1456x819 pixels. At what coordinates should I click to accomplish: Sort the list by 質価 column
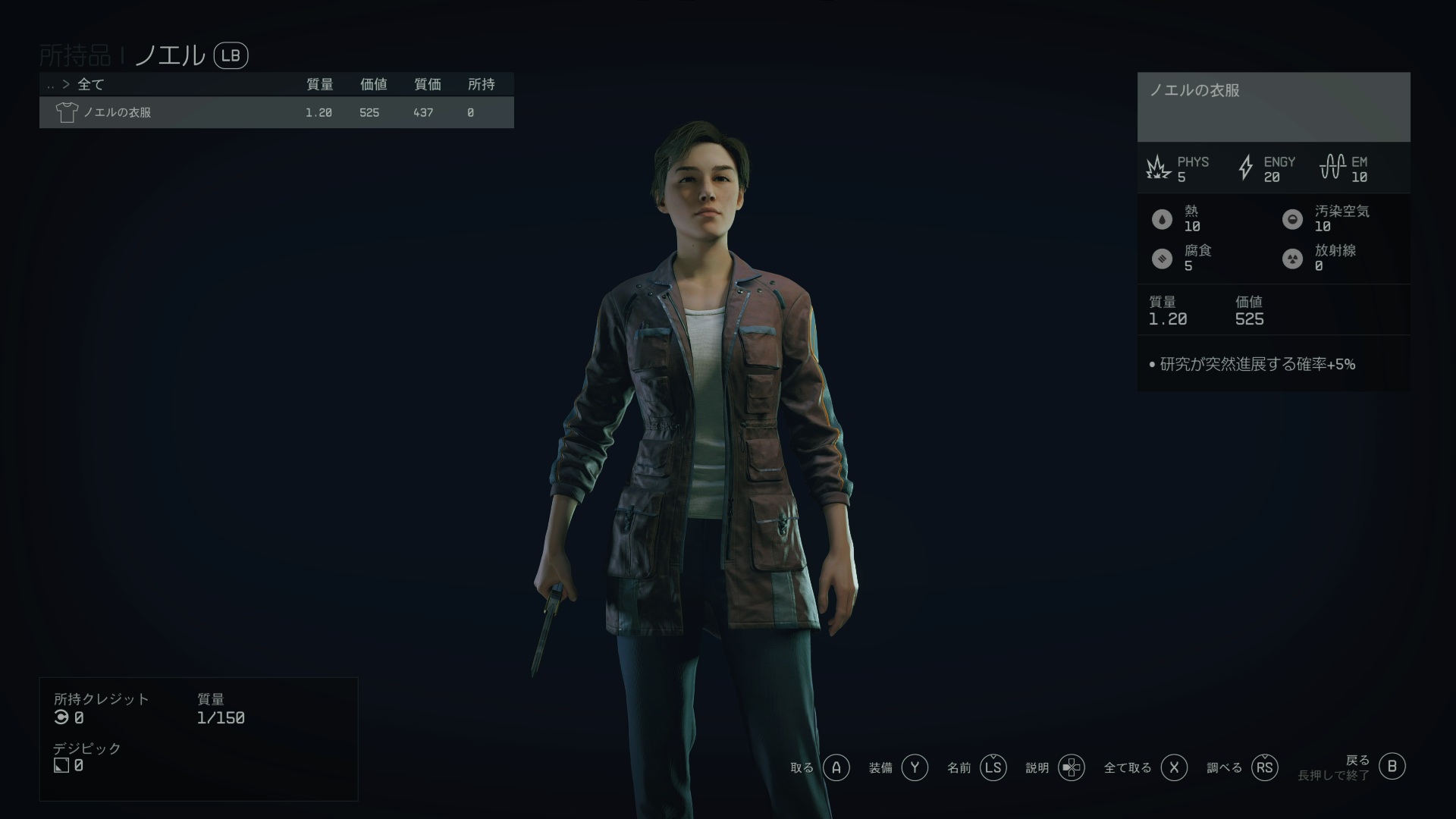point(427,84)
